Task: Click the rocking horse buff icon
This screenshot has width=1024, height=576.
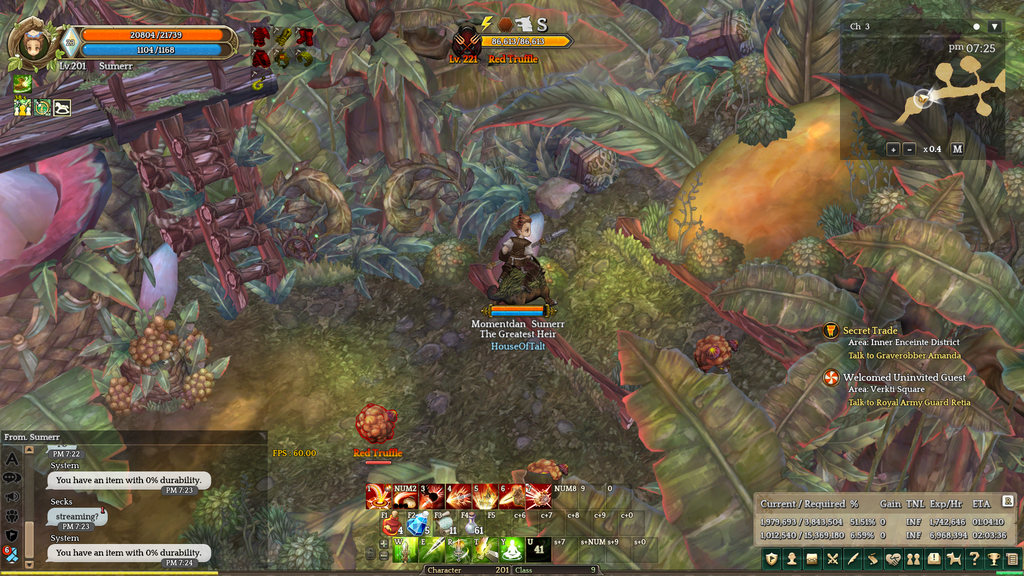Action: coord(62,107)
